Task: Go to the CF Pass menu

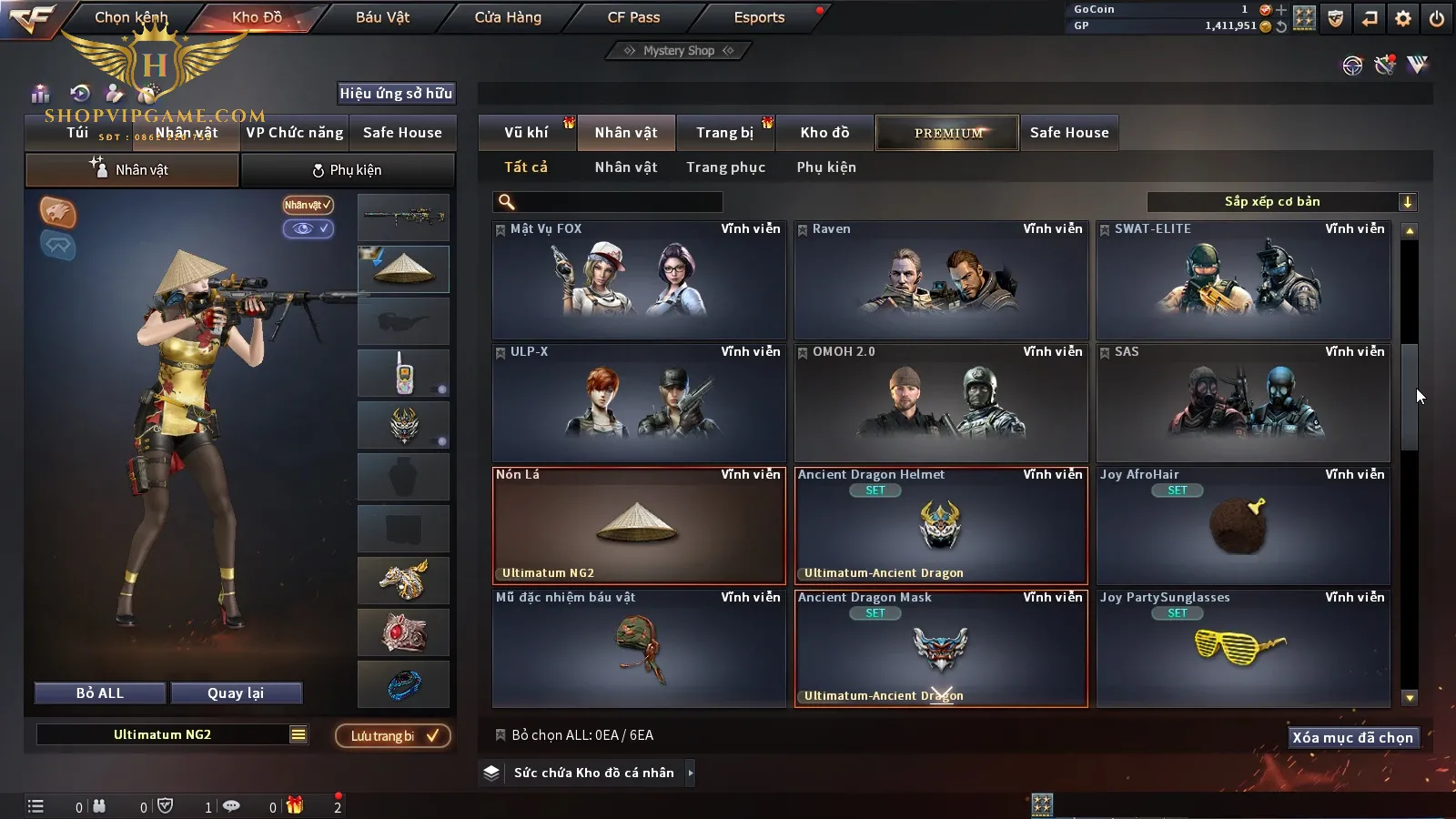Action: [633, 17]
